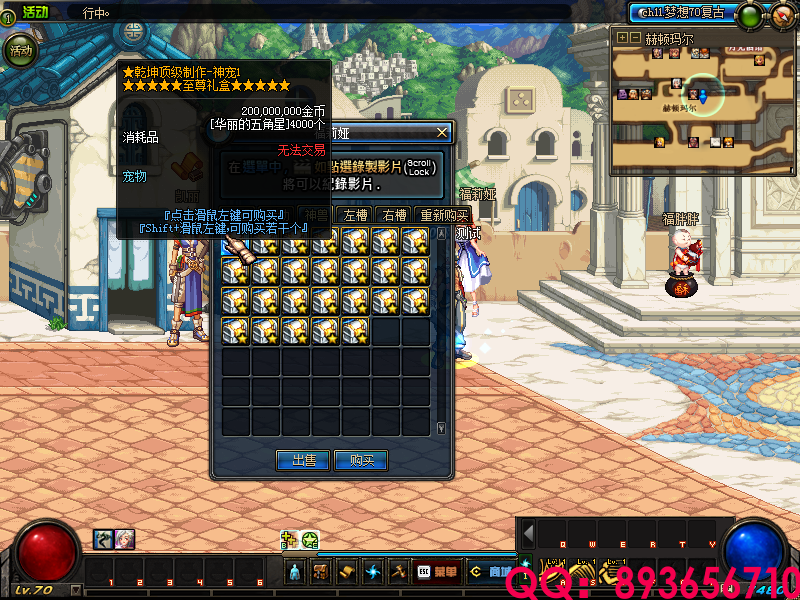Zoom out the minimap with the minus button
The width and height of the screenshot is (800, 600).
point(634,37)
